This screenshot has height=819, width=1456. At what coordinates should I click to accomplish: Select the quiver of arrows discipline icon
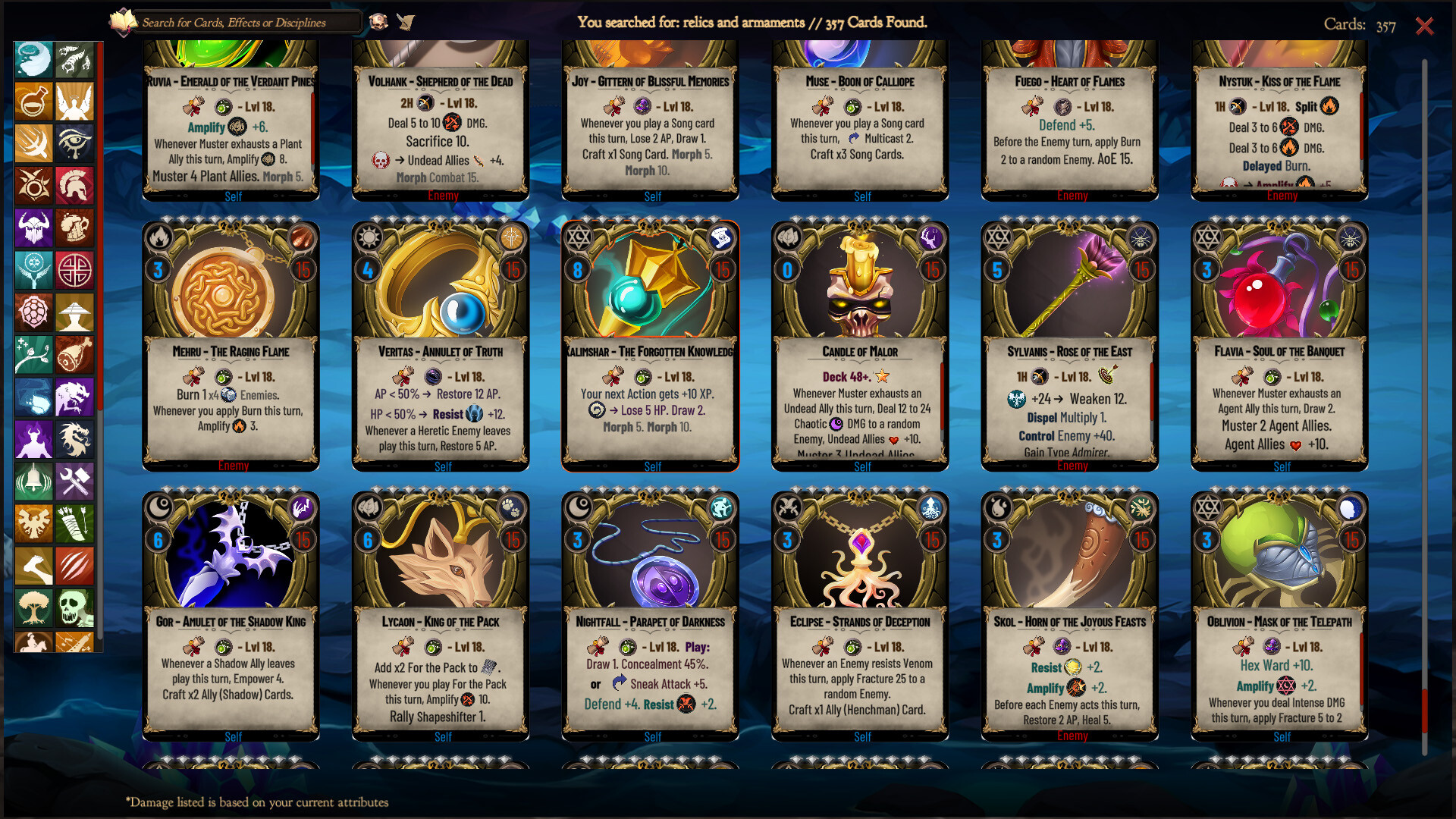pyautogui.click(x=74, y=523)
